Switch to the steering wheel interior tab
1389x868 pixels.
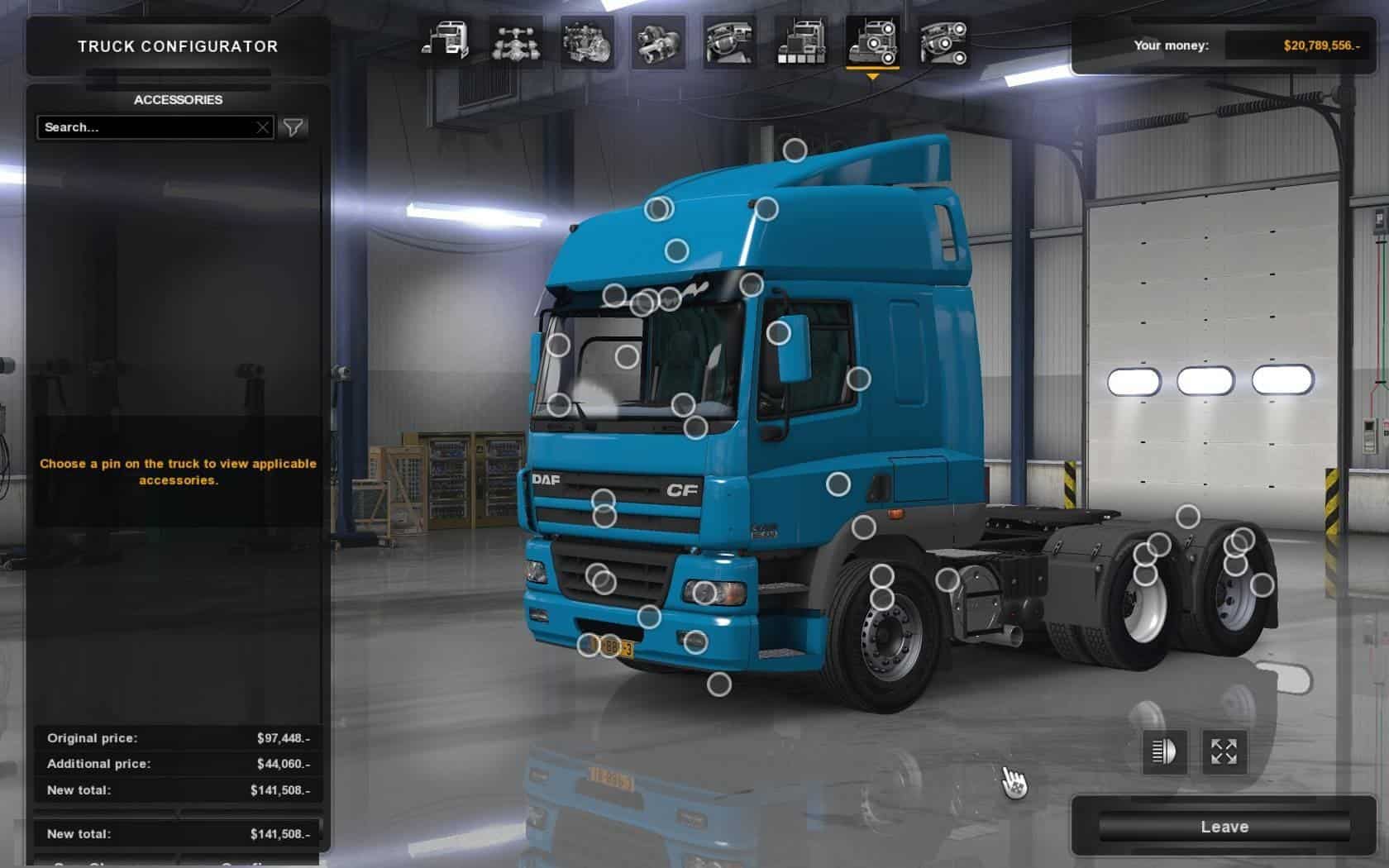coord(729,41)
